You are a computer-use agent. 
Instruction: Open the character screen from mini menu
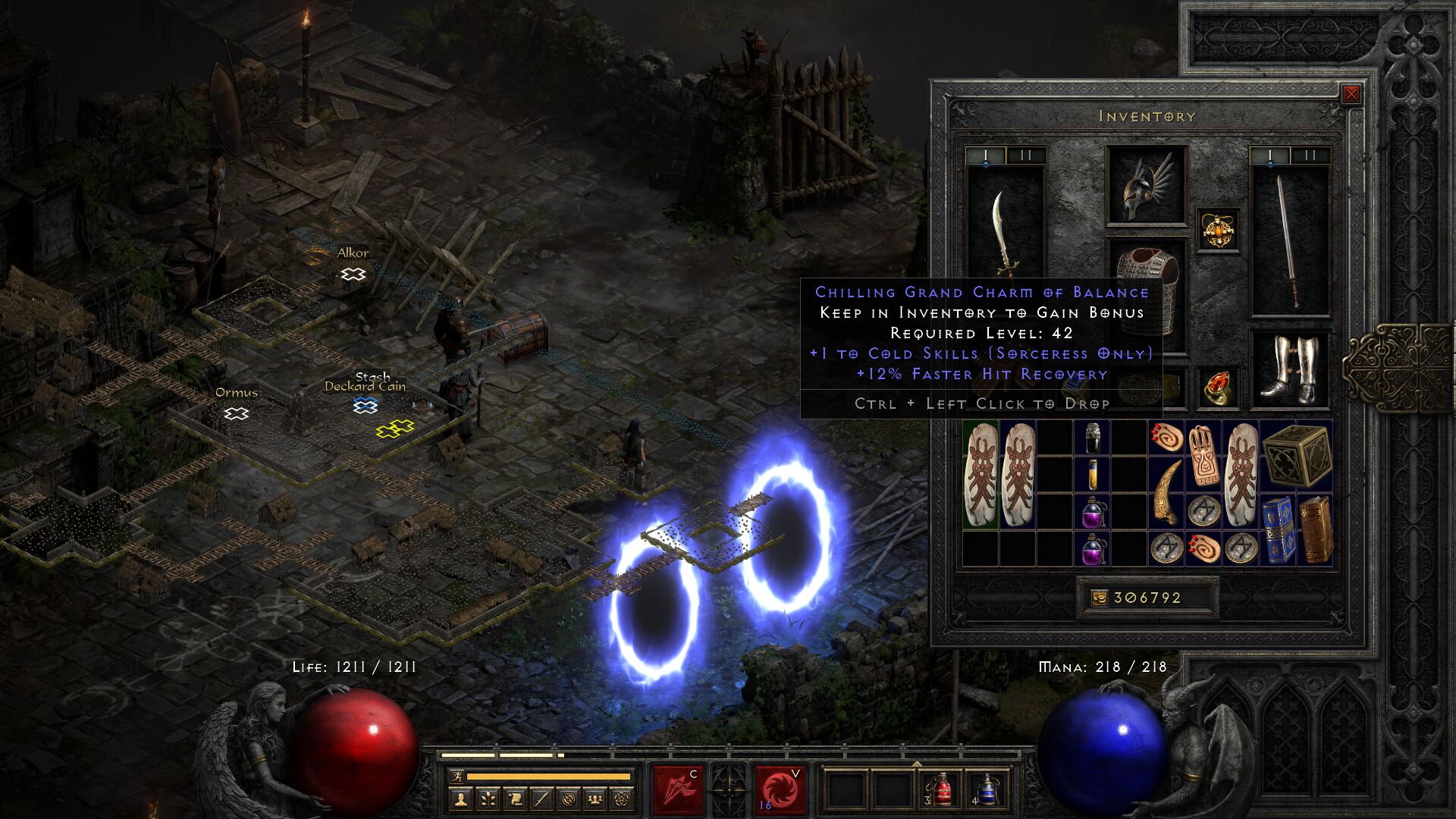click(460, 799)
